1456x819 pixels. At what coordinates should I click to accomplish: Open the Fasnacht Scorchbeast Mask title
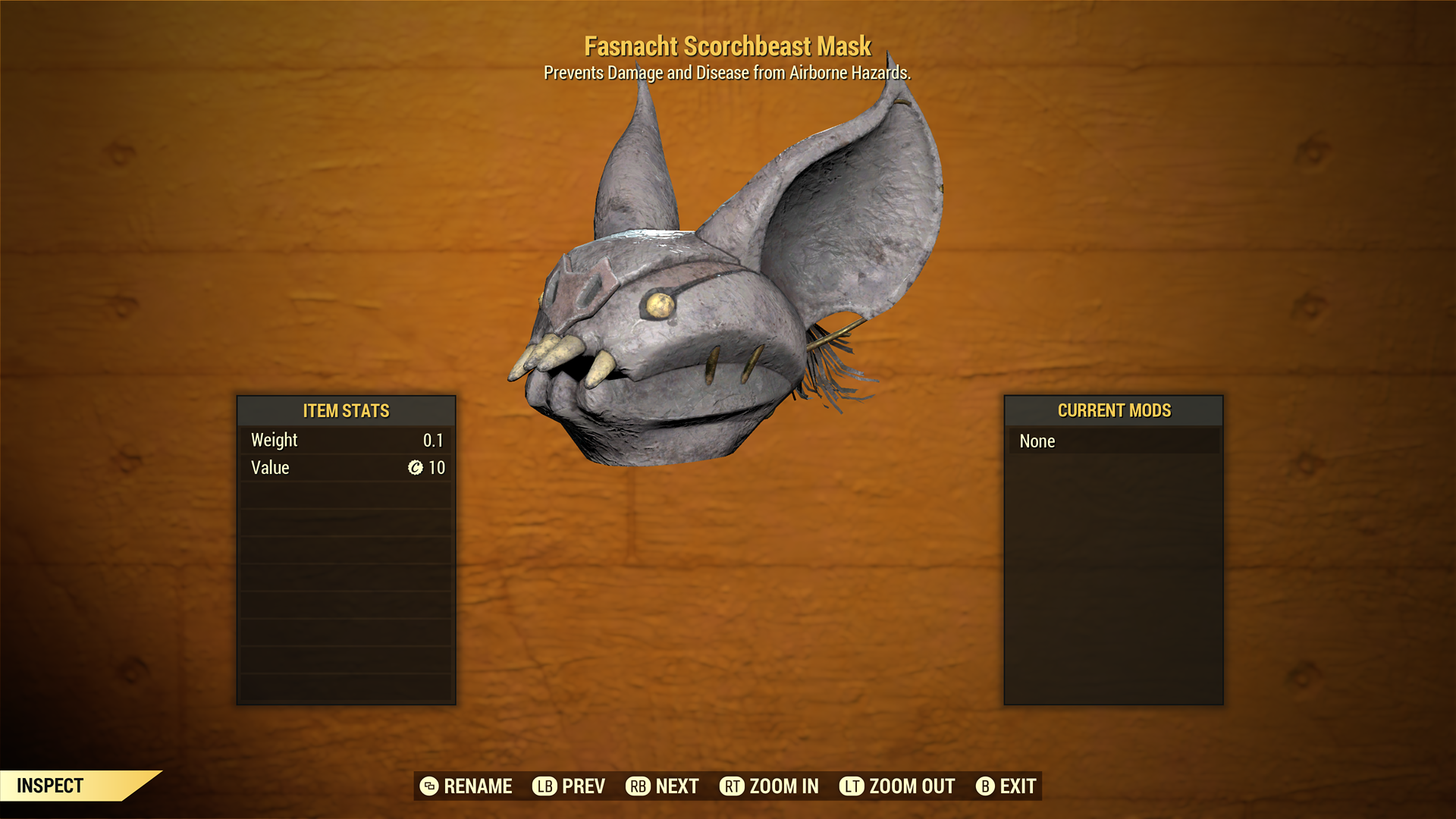click(728, 46)
